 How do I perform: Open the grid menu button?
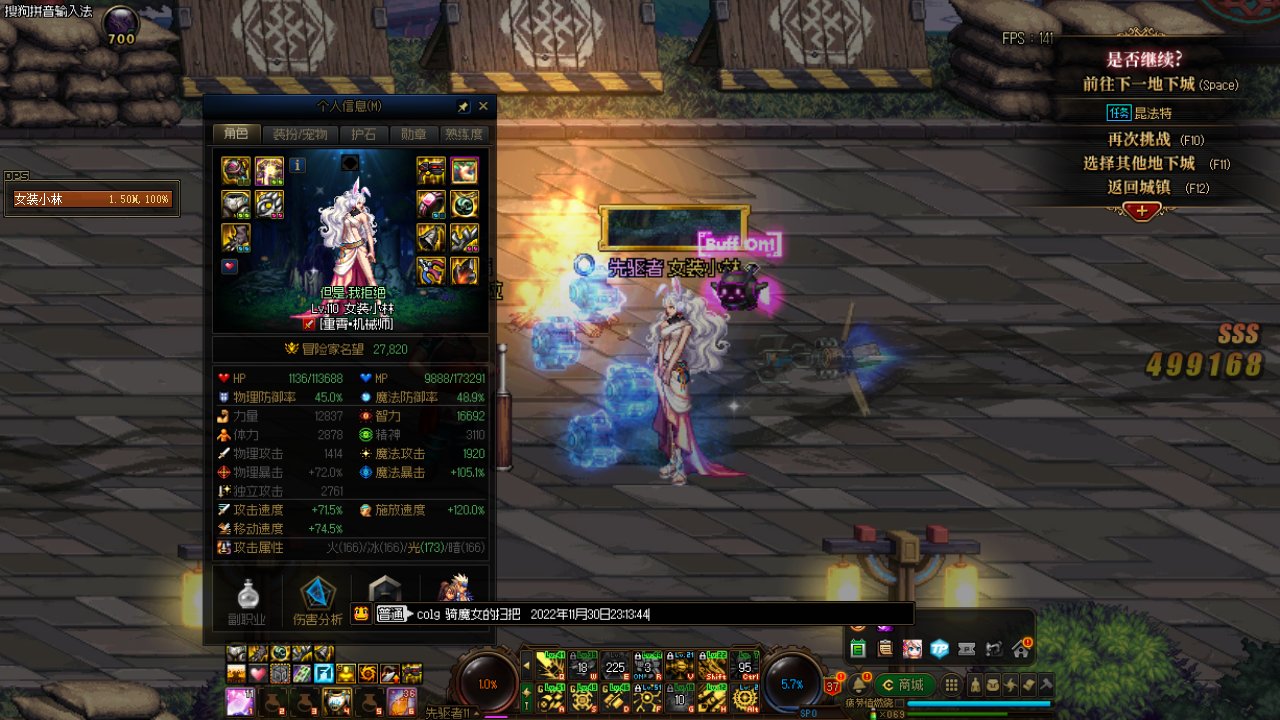coord(952,685)
